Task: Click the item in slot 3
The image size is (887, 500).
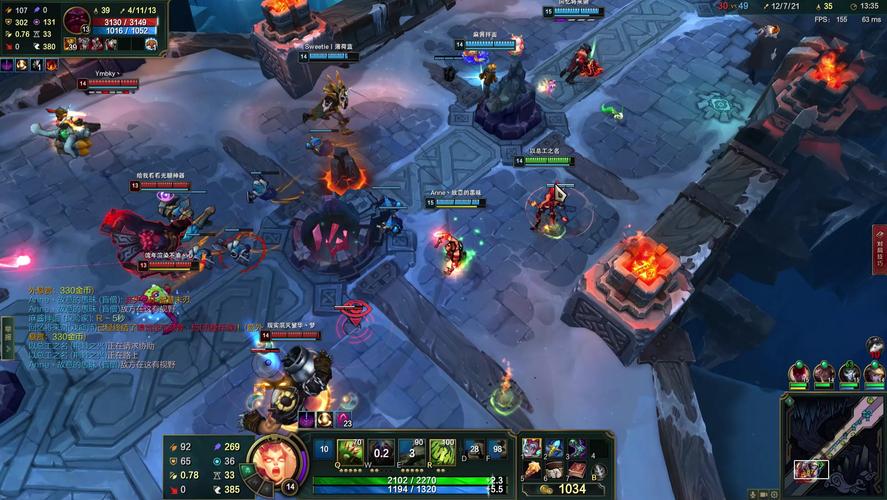Action: point(577,448)
